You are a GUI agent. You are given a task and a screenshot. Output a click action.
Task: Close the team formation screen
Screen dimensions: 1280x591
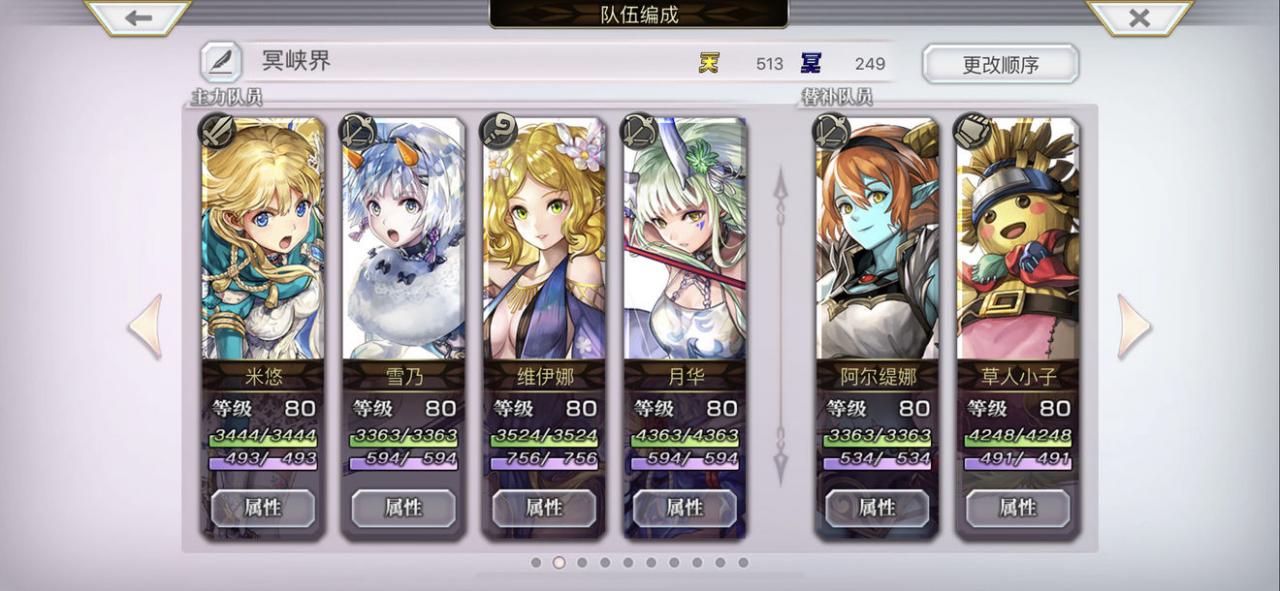click(1138, 17)
